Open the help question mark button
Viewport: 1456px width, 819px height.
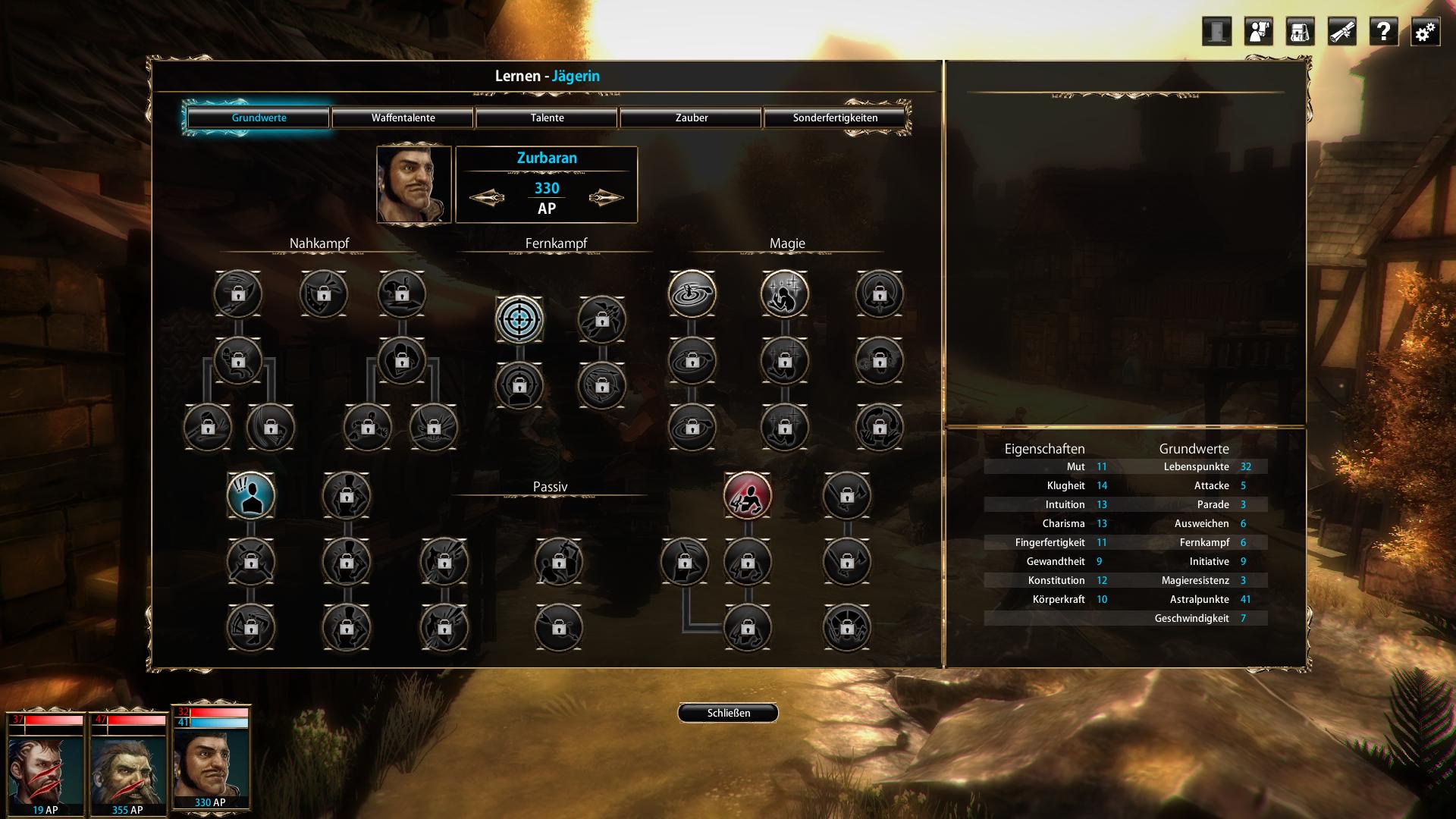(x=1383, y=32)
